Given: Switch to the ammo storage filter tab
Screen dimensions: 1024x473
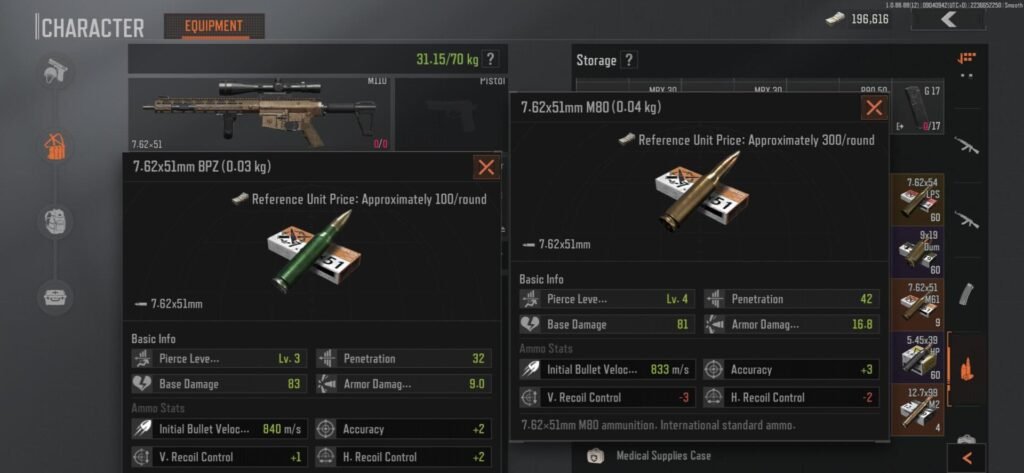Looking at the screenshot, I should pyautogui.click(x=967, y=367).
